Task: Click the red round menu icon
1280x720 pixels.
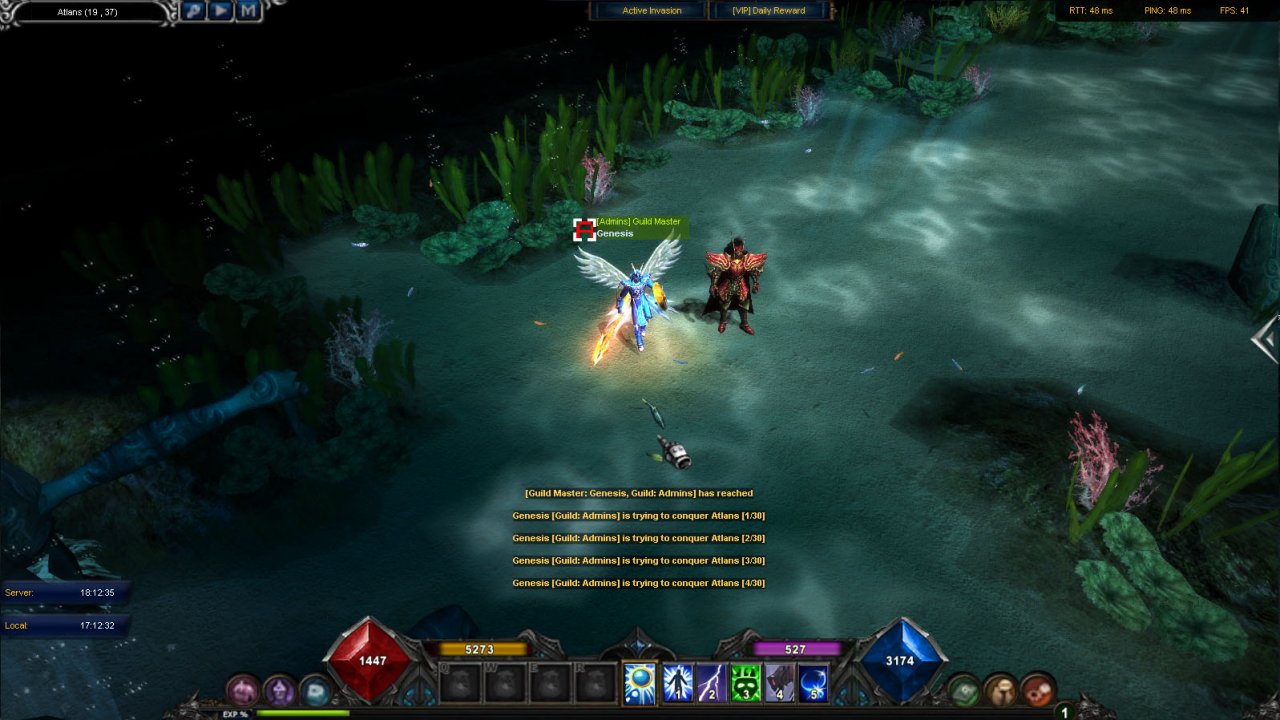Action: (1037, 690)
